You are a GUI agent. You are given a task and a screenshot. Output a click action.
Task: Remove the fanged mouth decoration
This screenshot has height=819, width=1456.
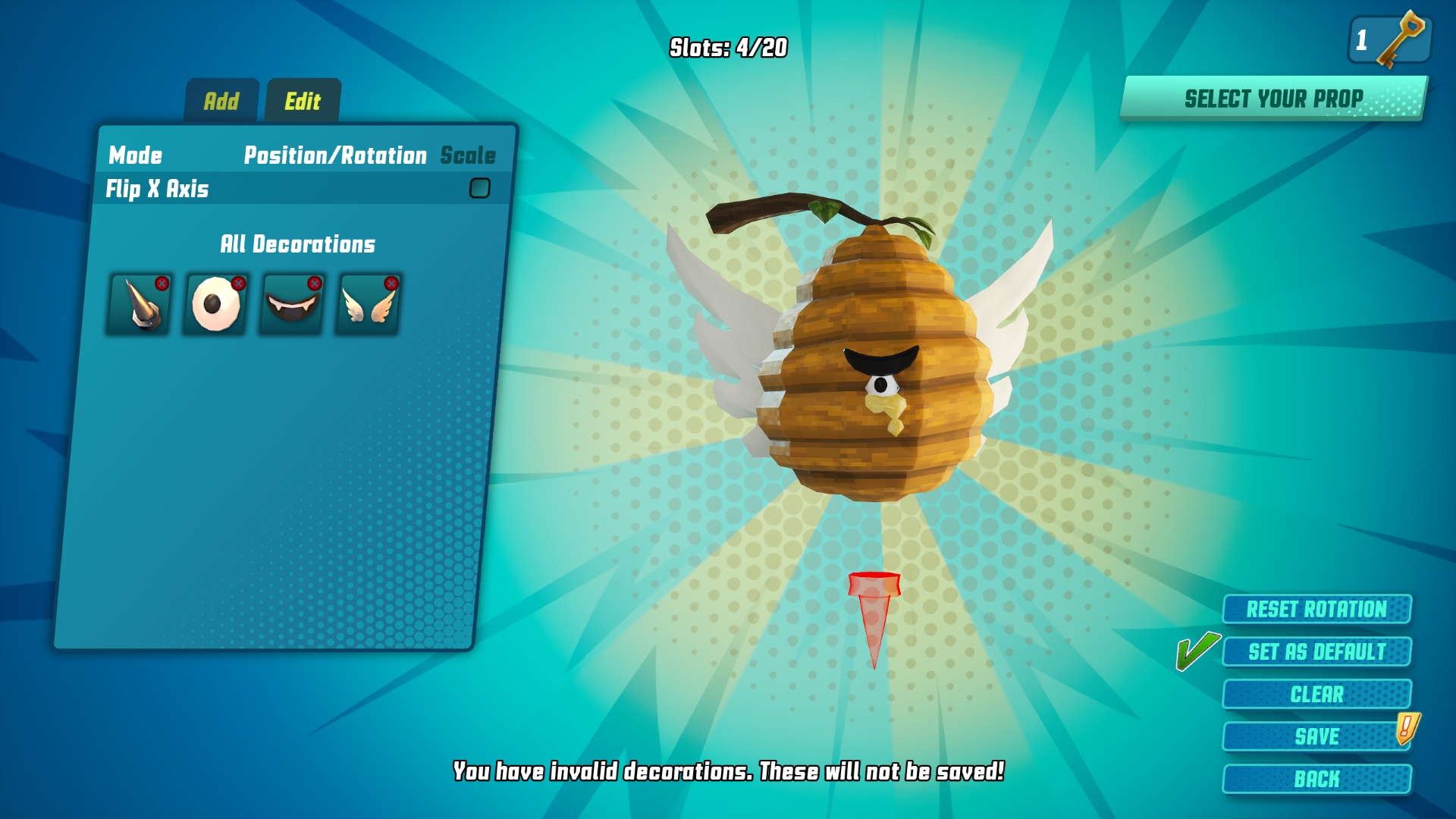[x=315, y=284]
